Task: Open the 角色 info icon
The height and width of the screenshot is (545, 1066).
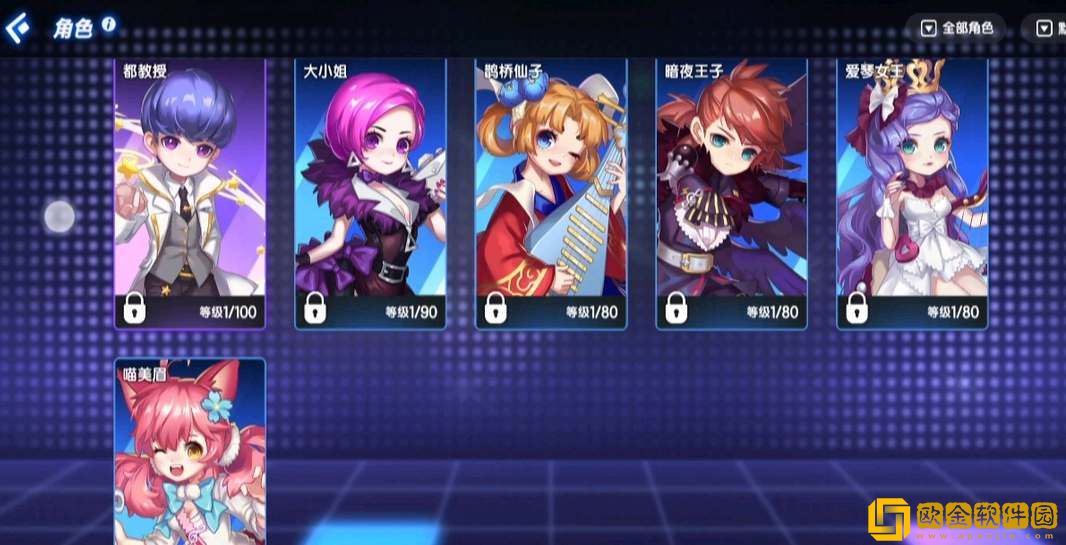Action: click(x=108, y=23)
